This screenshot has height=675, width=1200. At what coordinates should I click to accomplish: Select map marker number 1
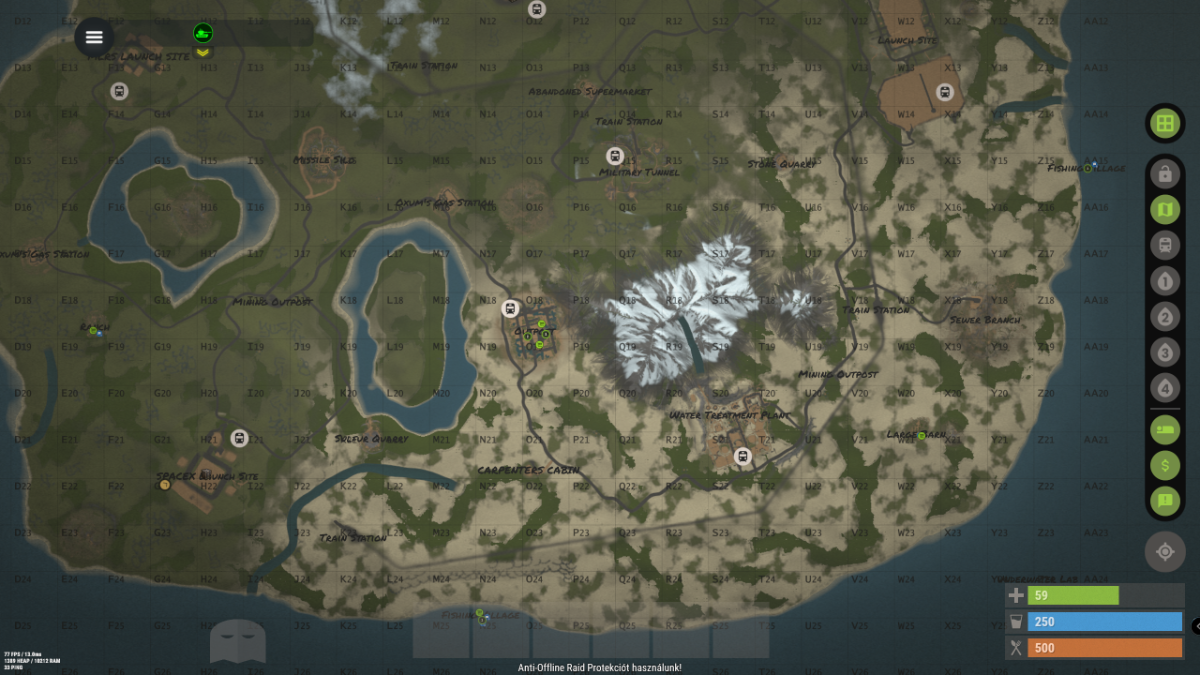click(x=1164, y=282)
